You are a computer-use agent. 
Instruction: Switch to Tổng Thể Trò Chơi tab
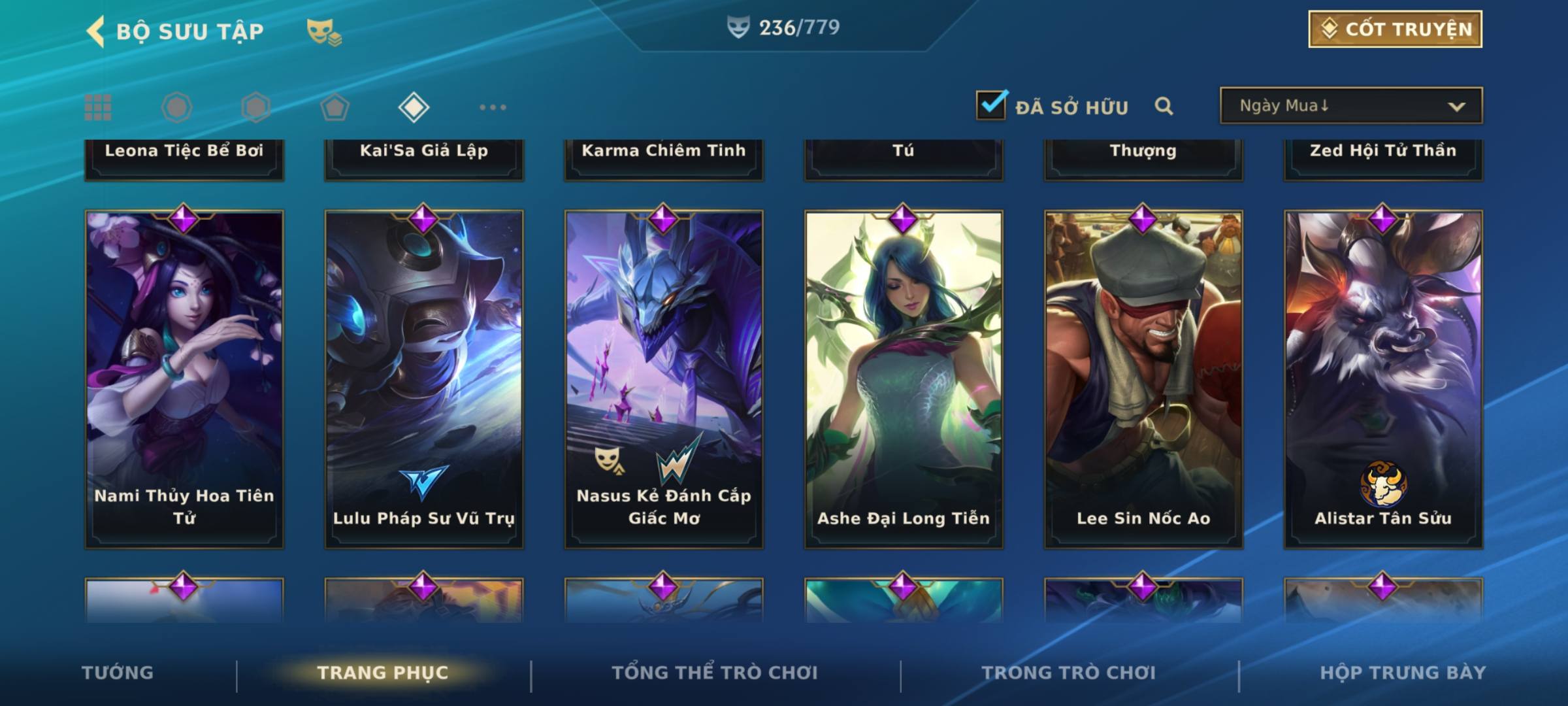click(x=715, y=673)
